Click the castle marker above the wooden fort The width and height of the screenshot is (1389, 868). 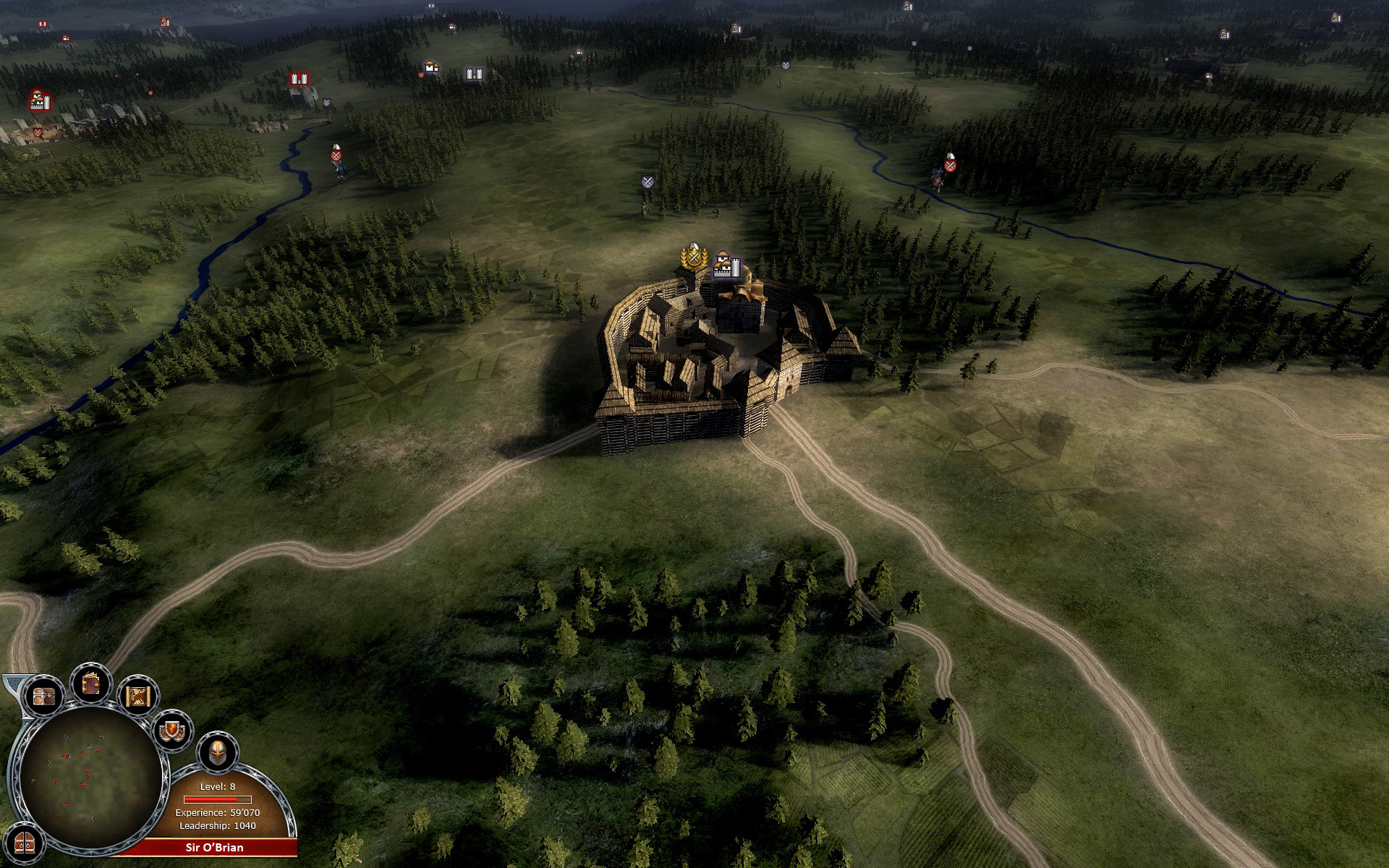[726, 266]
